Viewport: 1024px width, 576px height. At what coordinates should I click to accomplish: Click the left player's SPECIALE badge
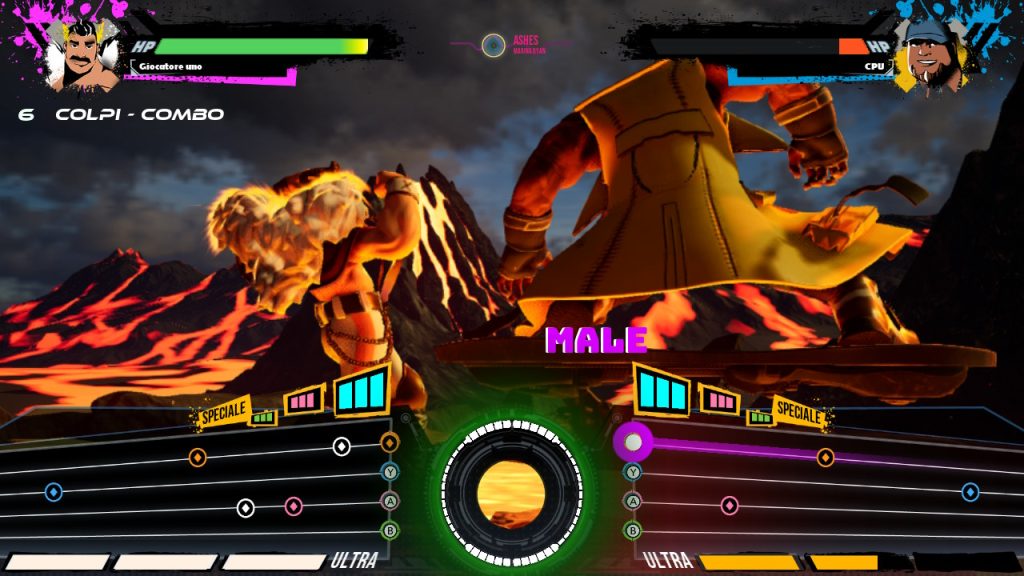[x=222, y=413]
